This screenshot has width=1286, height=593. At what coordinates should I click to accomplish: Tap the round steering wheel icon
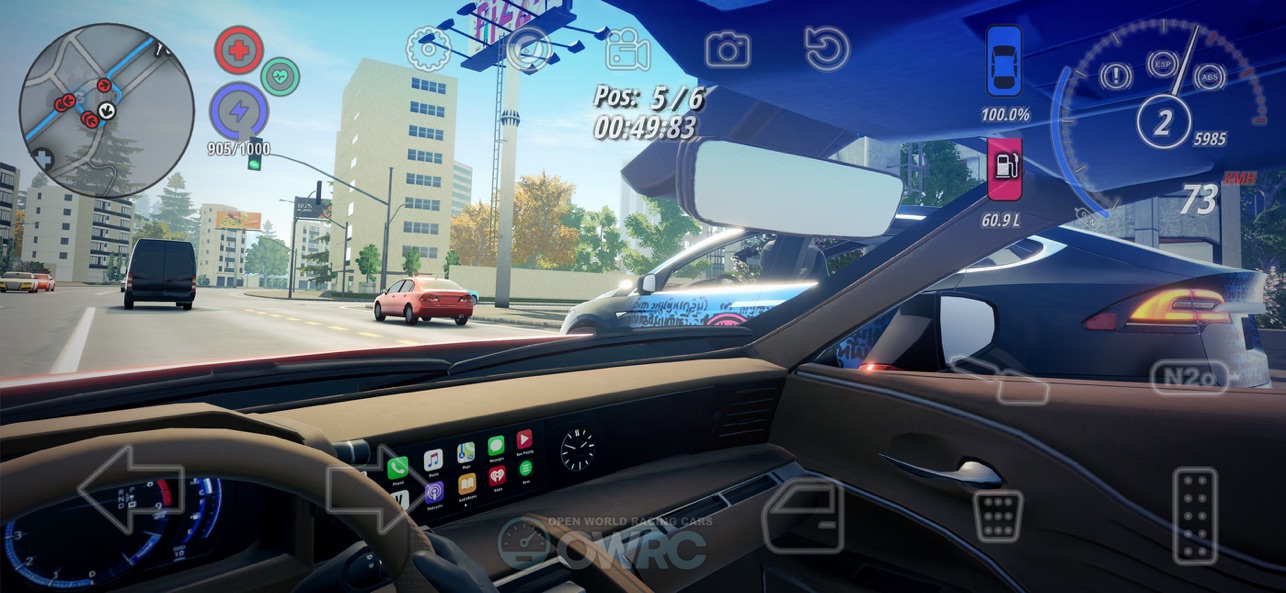(x=528, y=49)
